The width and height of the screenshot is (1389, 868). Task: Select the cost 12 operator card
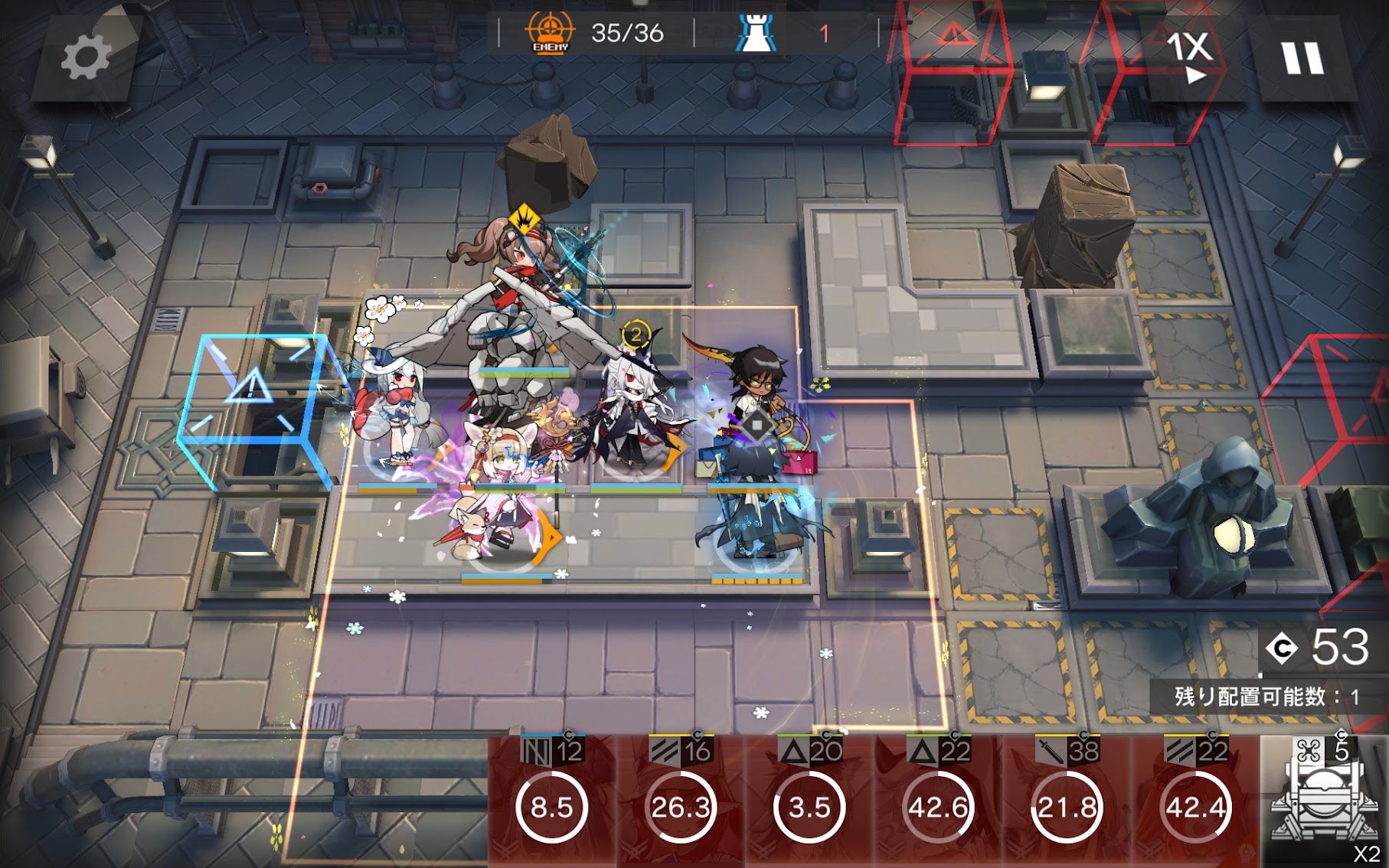pos(552,801)
